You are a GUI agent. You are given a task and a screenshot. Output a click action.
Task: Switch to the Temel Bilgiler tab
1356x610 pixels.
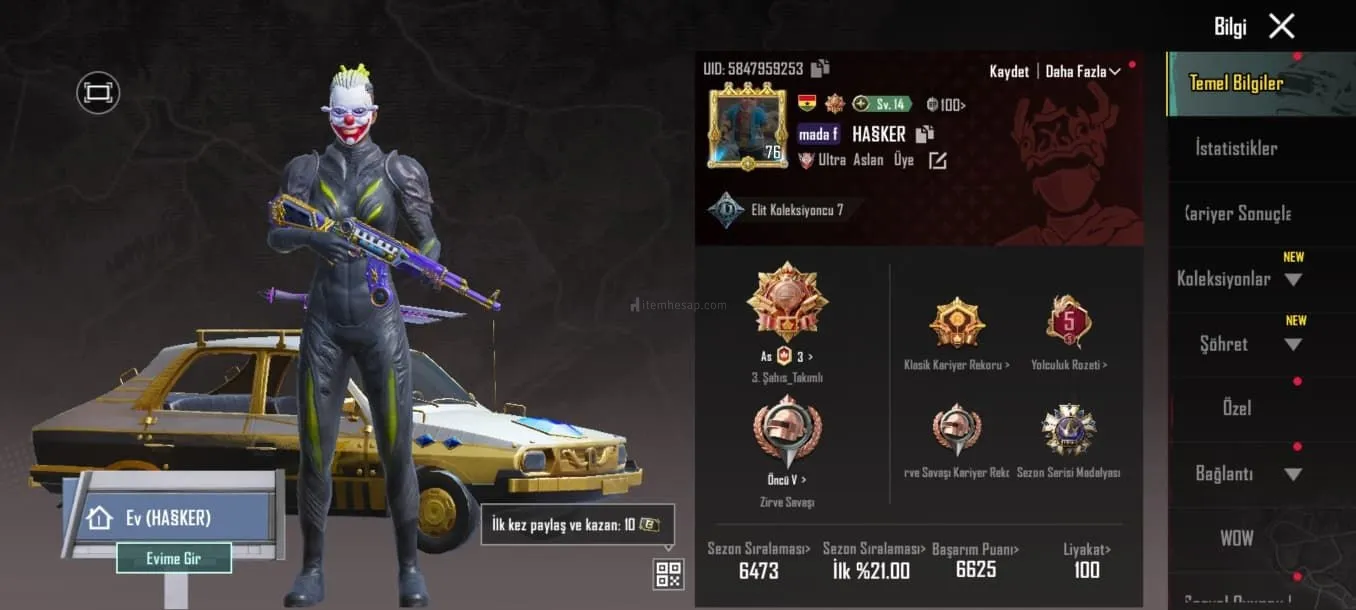pyautogui.click(x=1236, y=83)
